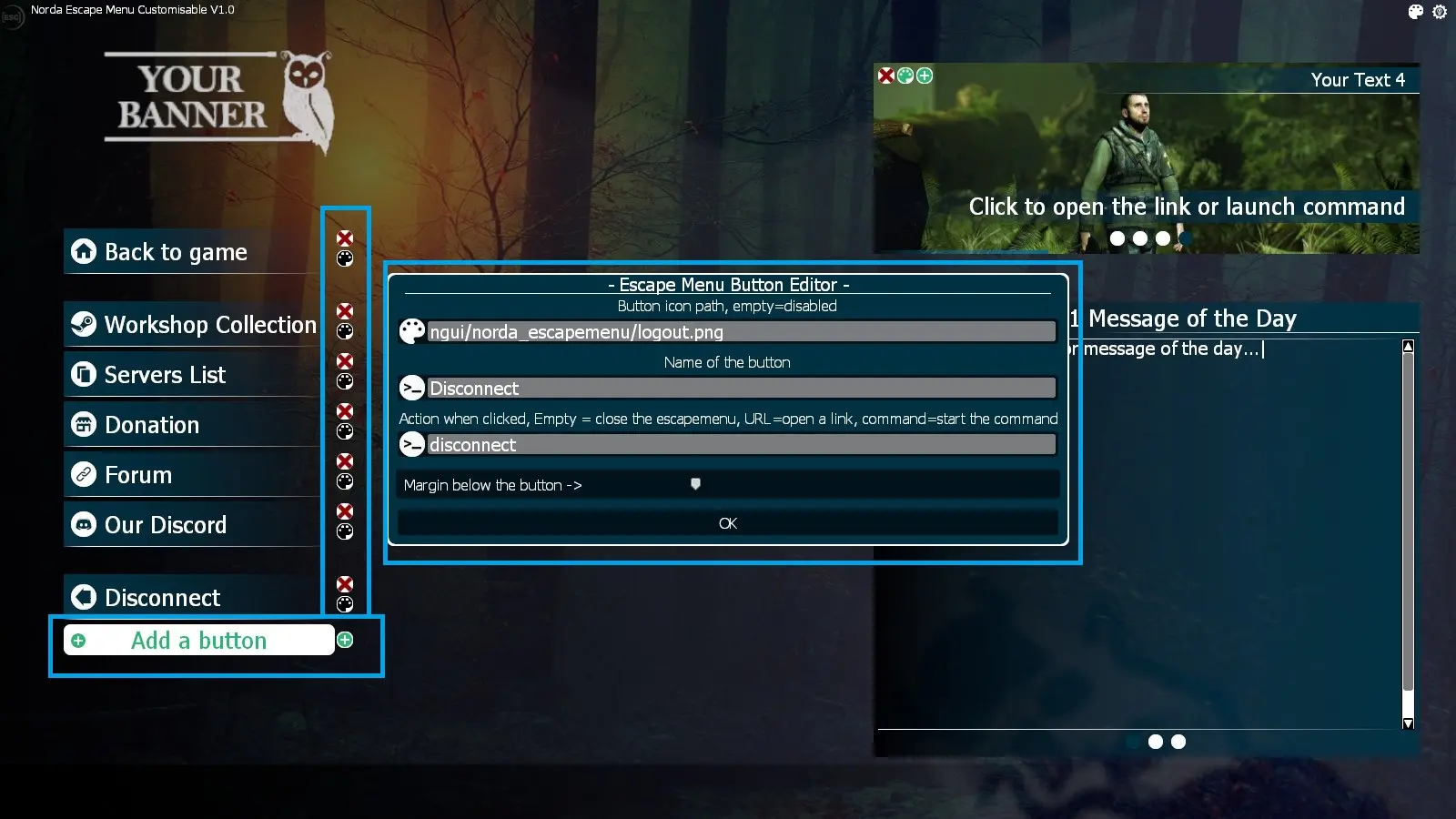The width and height of the screenshot is (1456, 819).
Task: Select the fourth slideshow navigation dot
Action: (x=1183, y=238)
